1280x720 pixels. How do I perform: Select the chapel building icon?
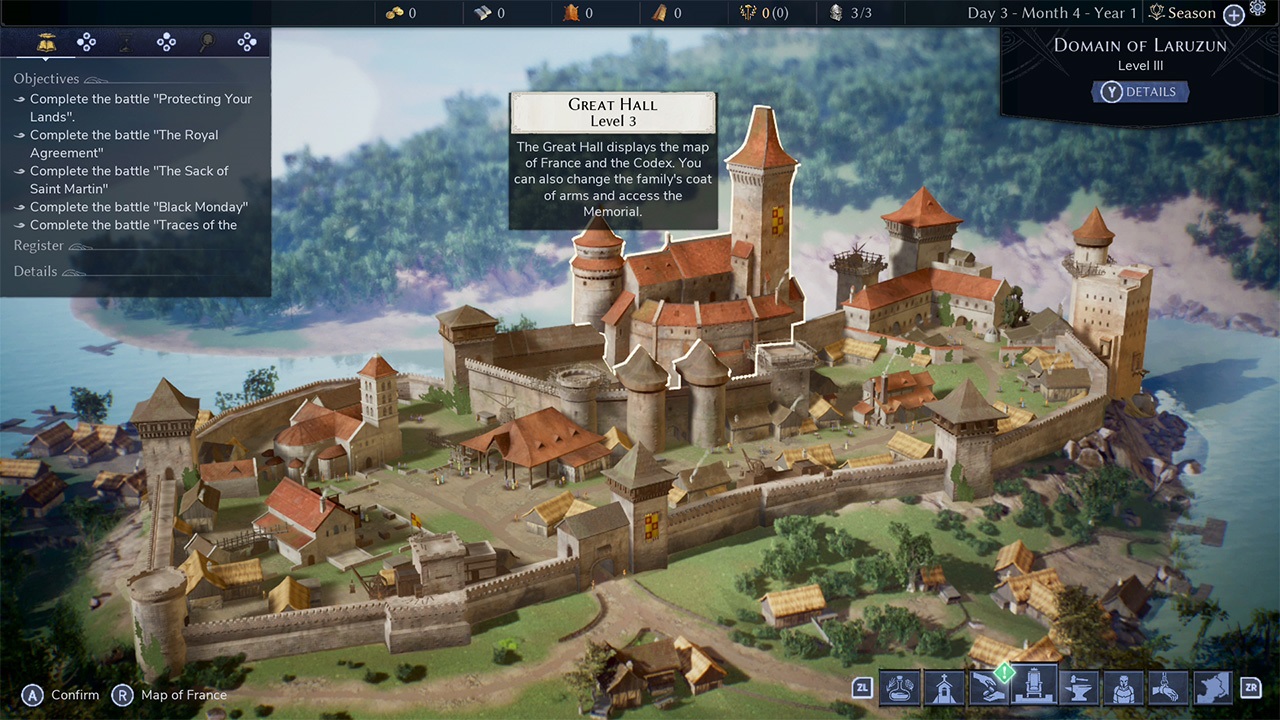point(944,688)
